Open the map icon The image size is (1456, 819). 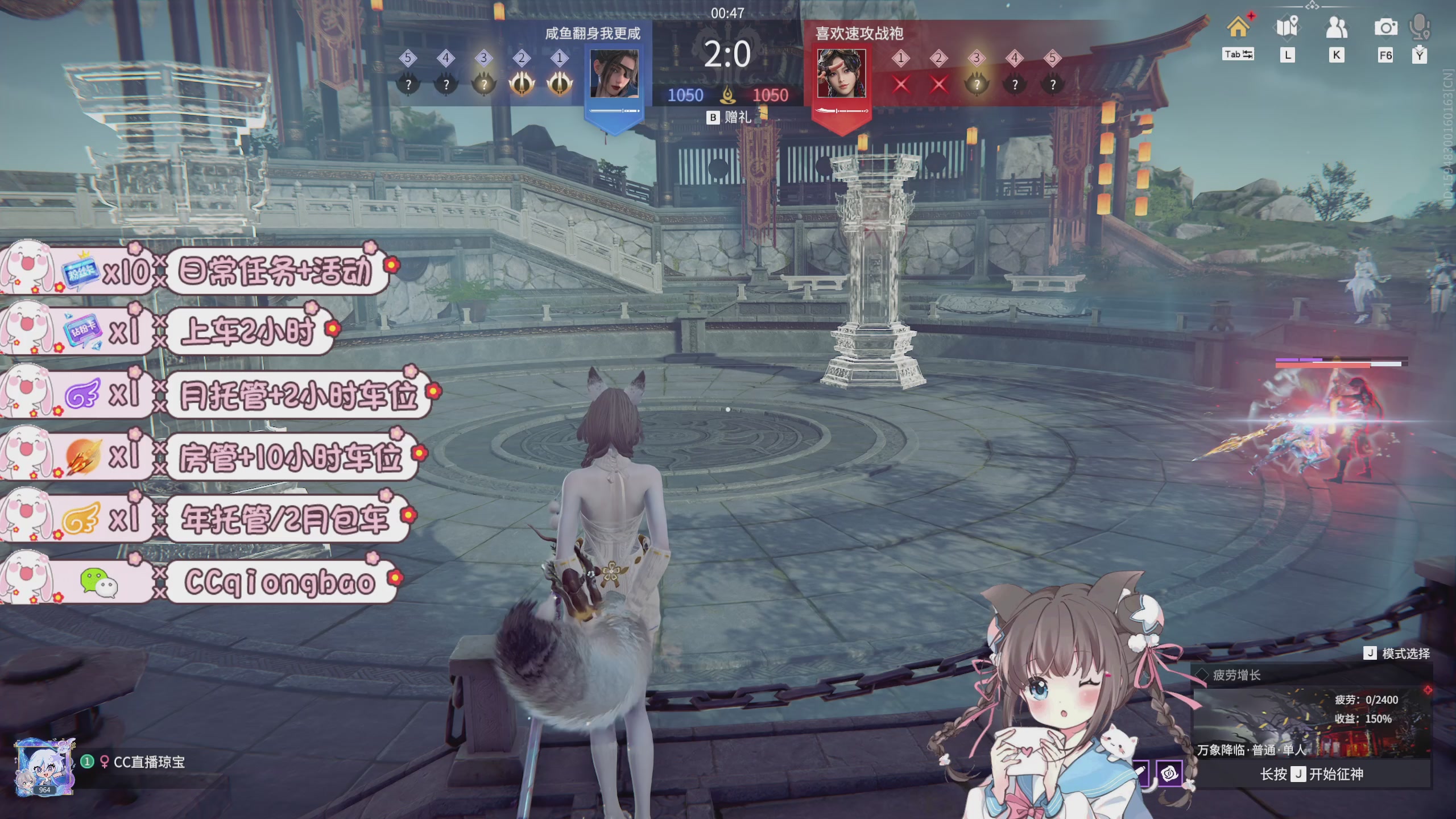[1287, 27]
